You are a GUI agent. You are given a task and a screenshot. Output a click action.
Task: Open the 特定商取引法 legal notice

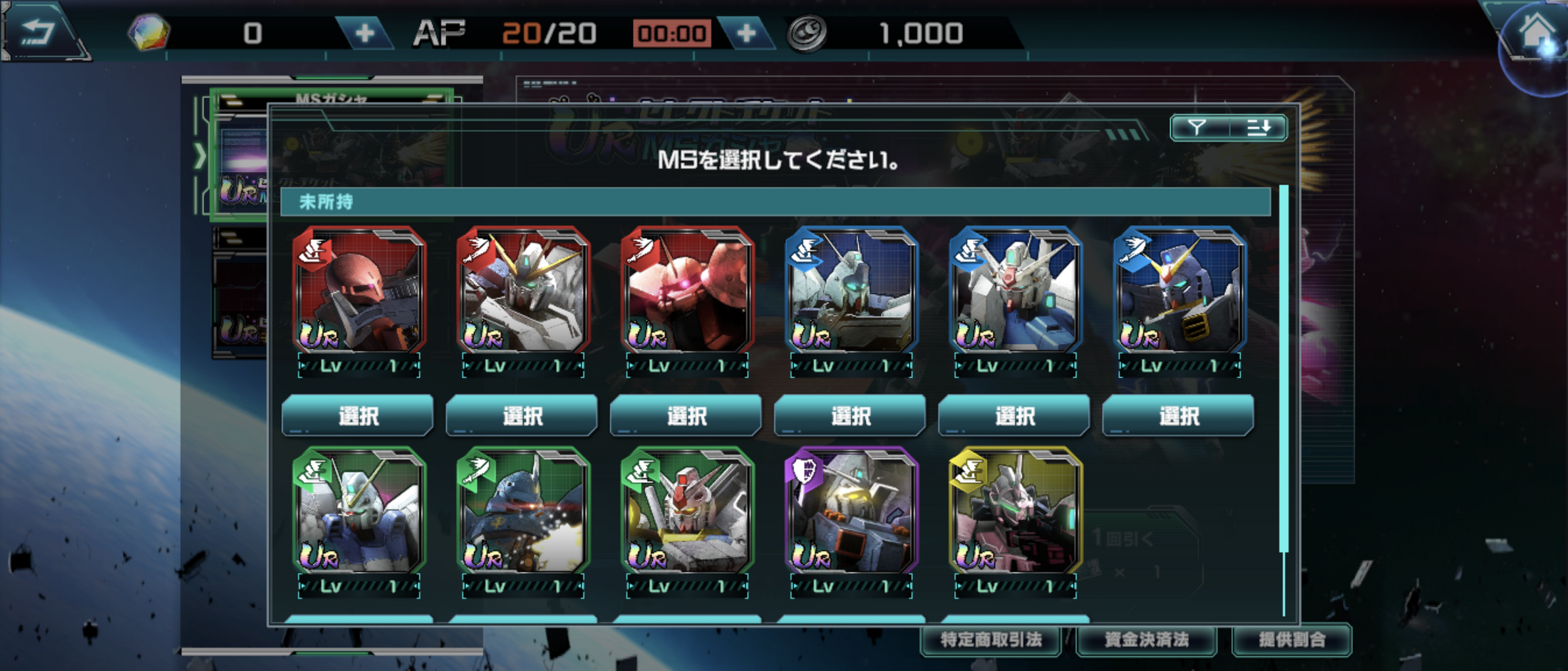[x=991, y=640]
